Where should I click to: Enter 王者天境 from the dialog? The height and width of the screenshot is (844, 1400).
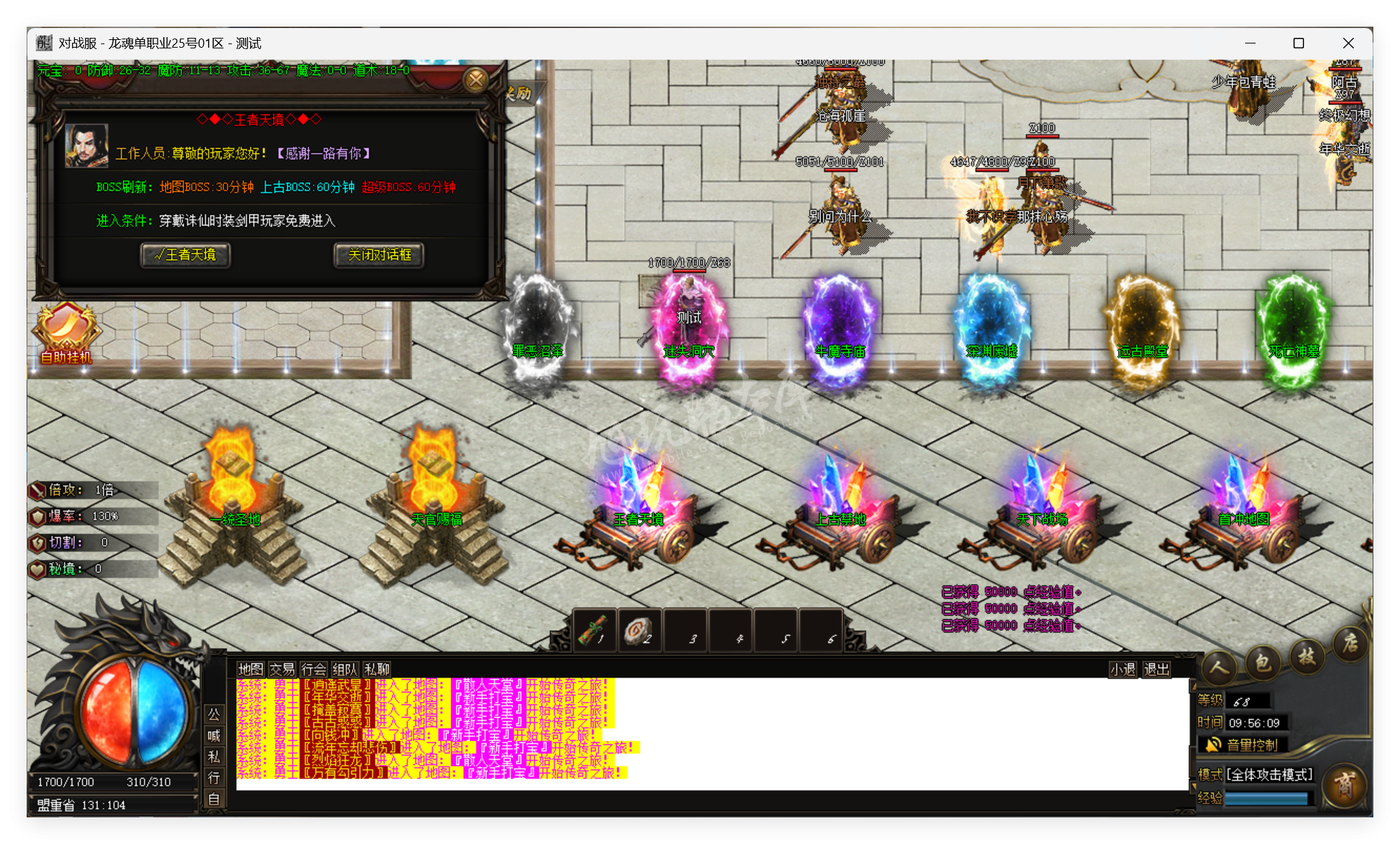(186, 255)
